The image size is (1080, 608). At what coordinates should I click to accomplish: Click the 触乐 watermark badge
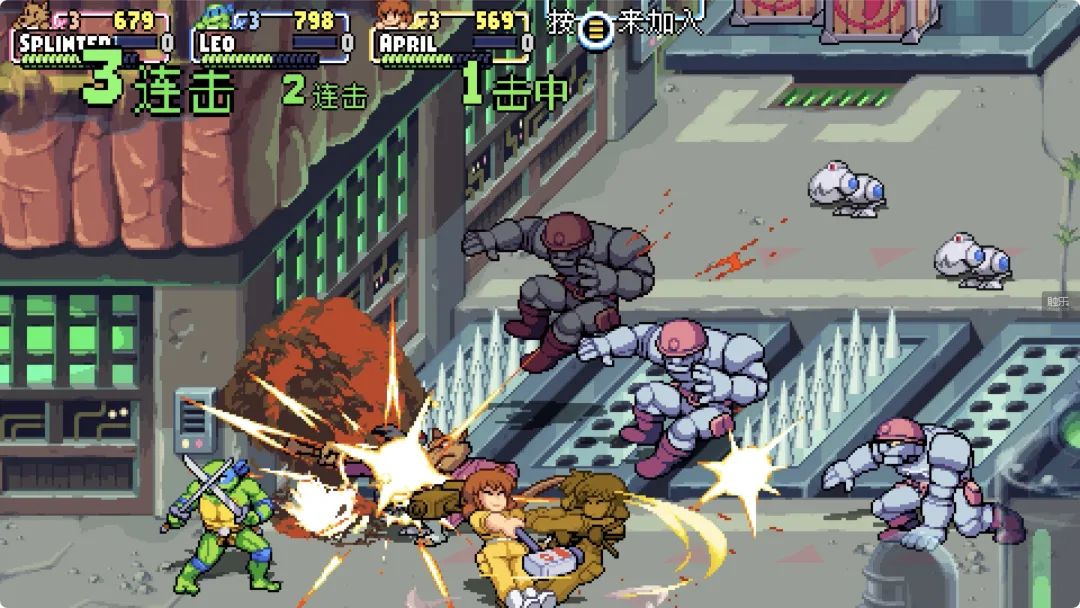pos(1059,302)
